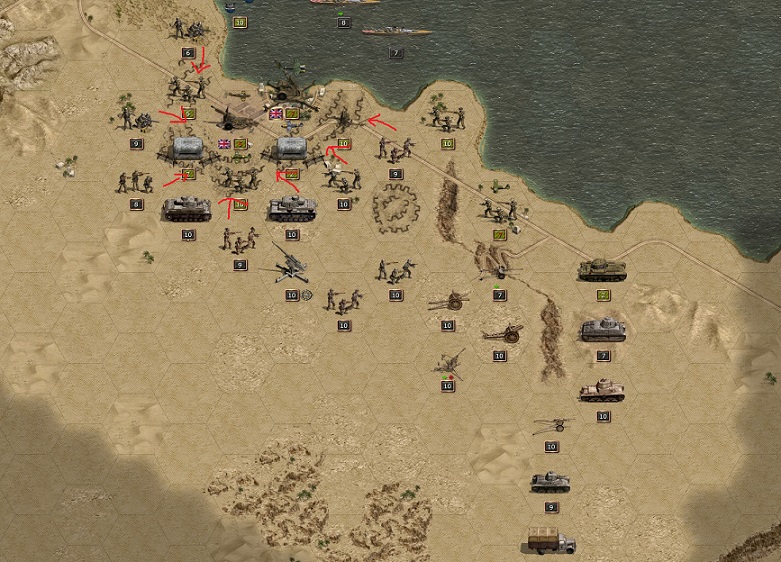Select the olive-green tank beside the coastal road

coord(602,269)
